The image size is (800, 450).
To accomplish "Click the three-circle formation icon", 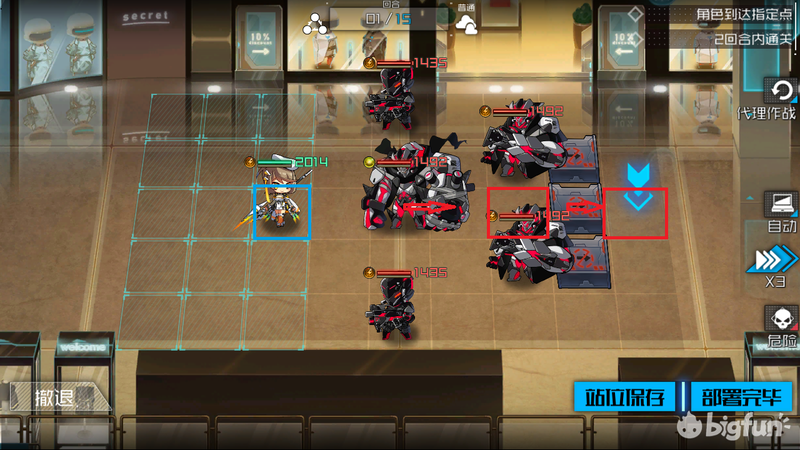I will [317, 22].
